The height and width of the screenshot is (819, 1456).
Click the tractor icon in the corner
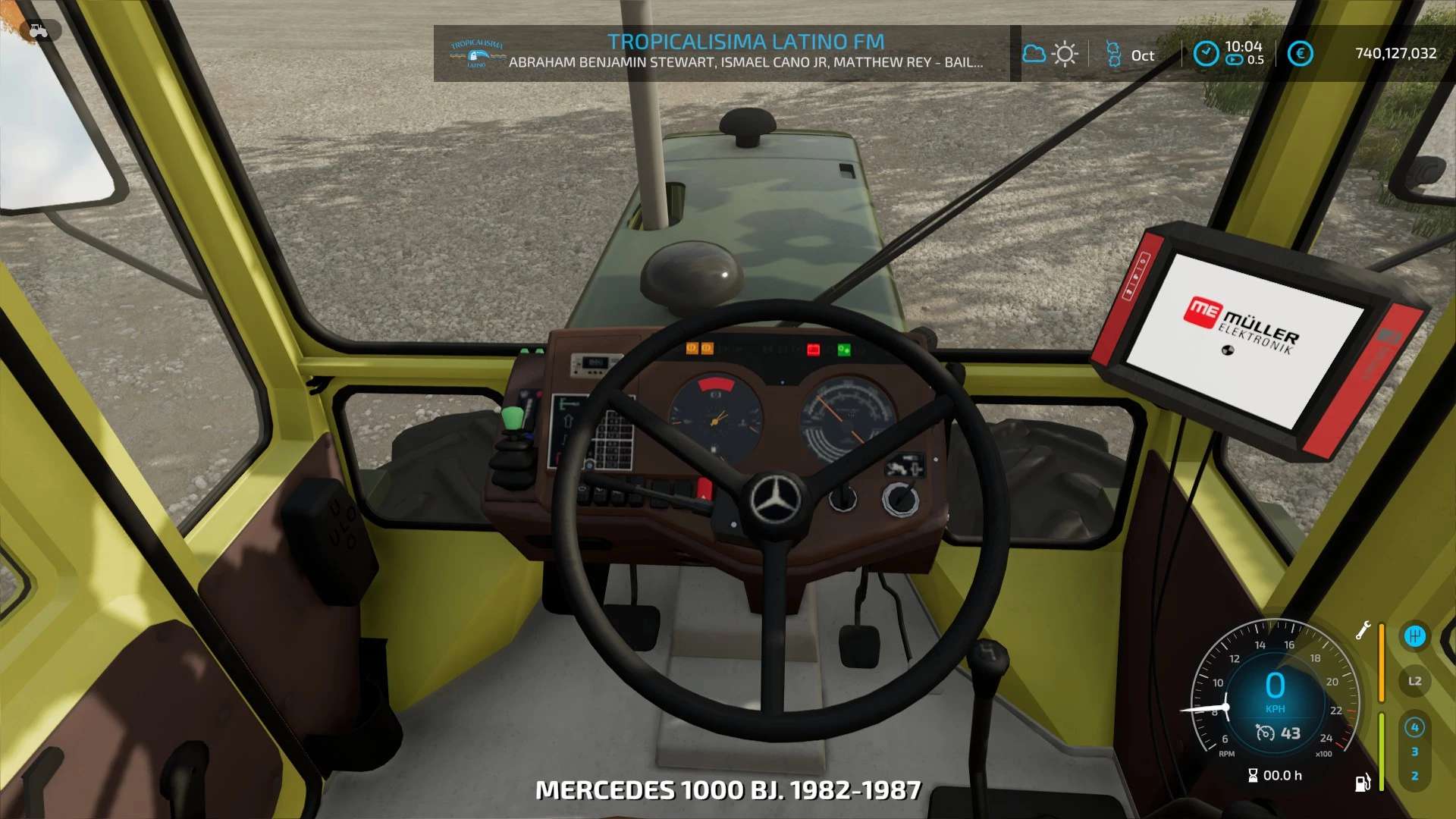coord(38,31)
